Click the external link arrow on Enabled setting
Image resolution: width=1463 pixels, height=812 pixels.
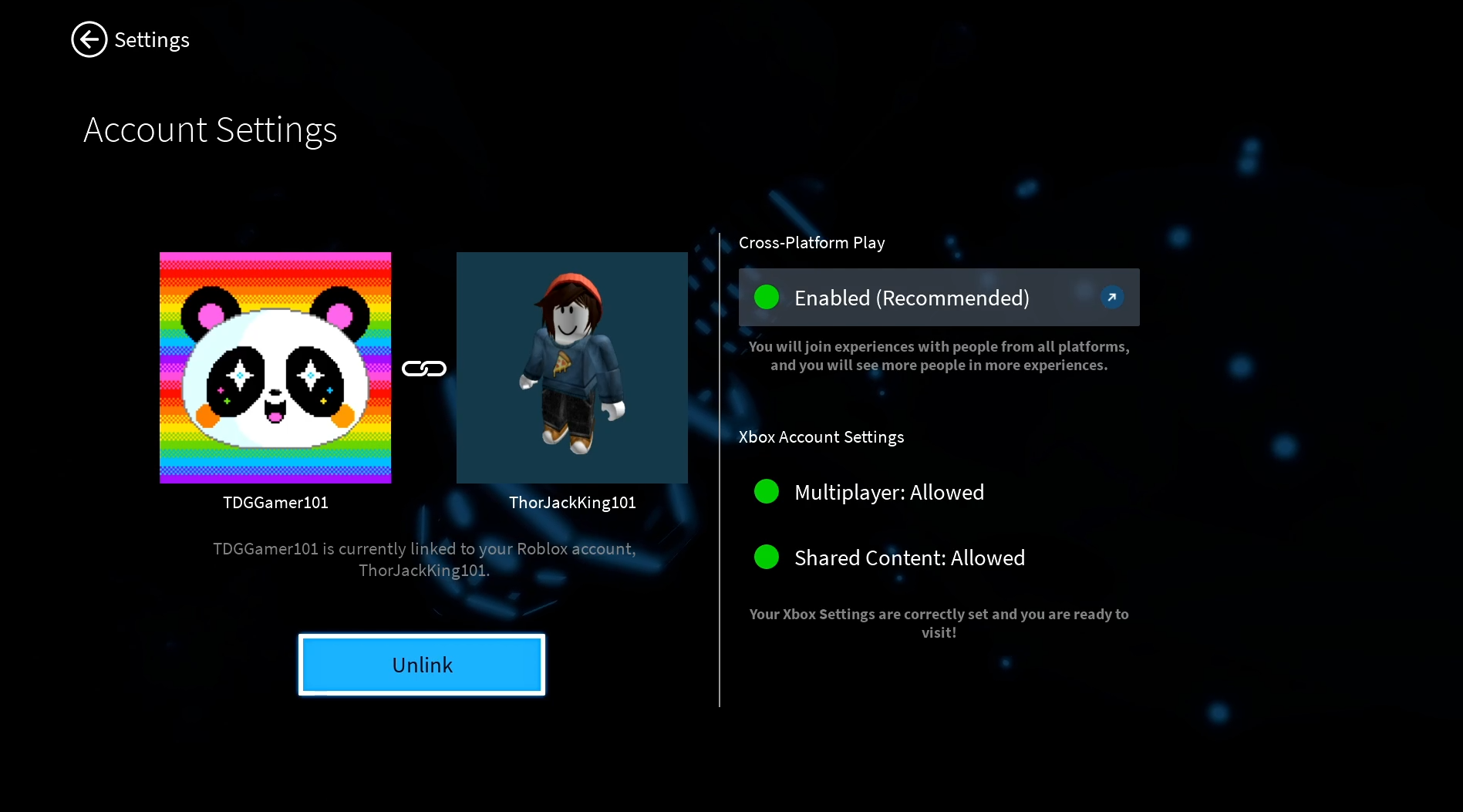[x=1111, y=297]
